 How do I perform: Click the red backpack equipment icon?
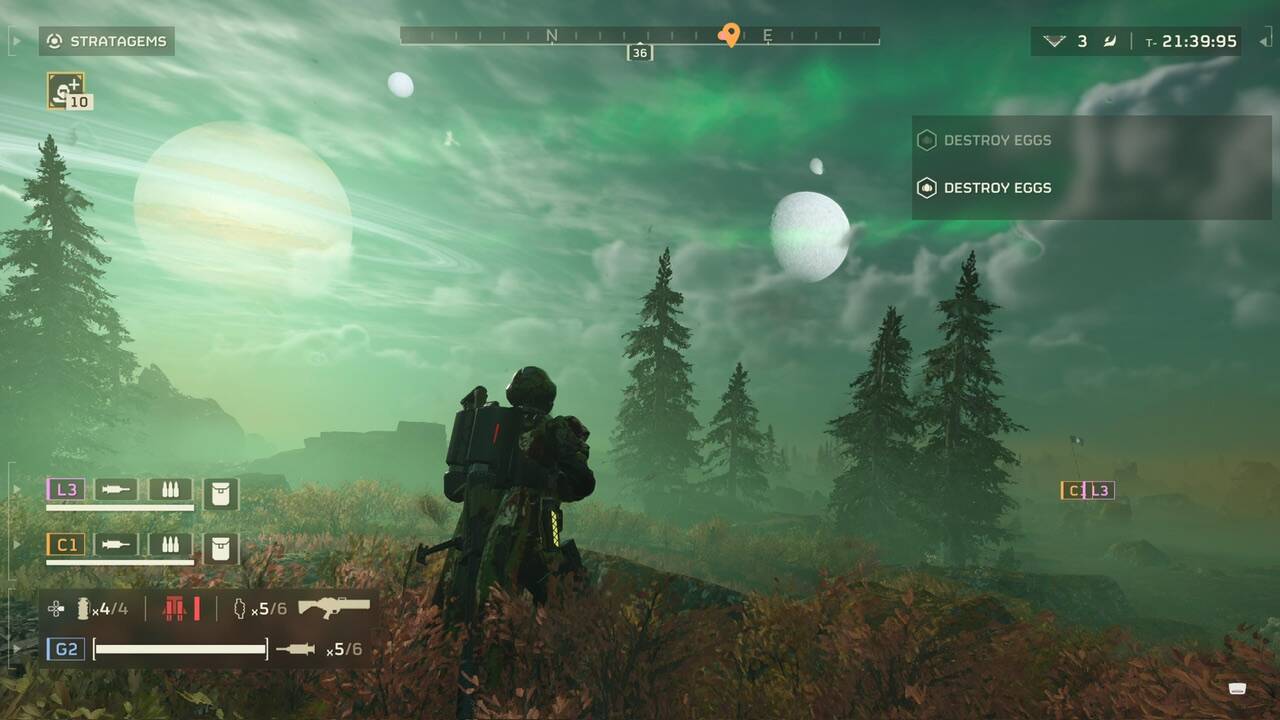(x=181, y=608)
